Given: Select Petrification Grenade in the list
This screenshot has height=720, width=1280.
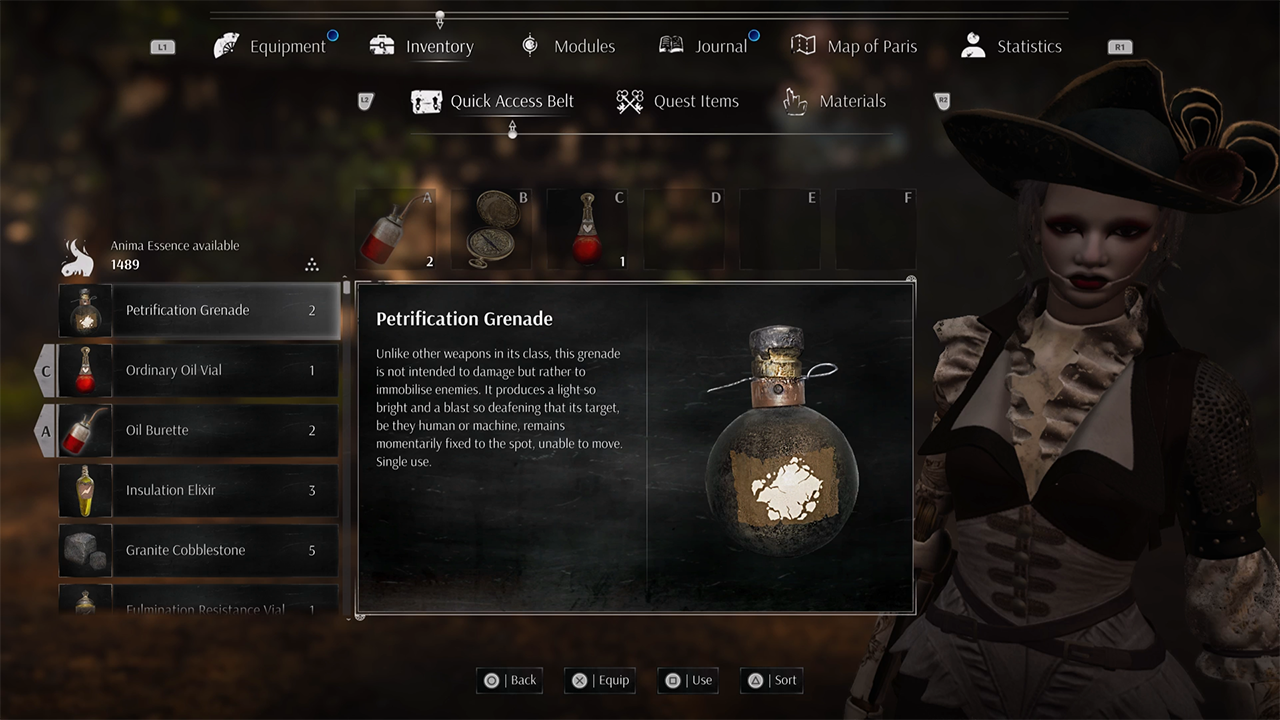Looking at the screenshot, I should click(200, 310).
